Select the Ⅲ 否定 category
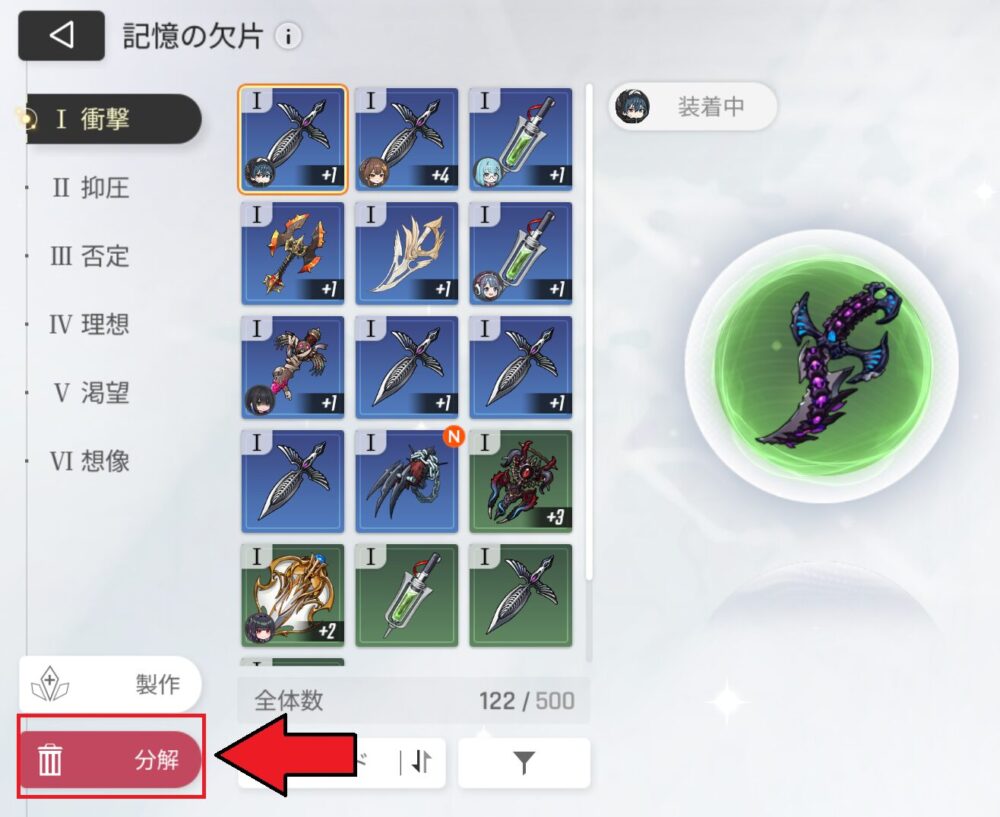 click(90, 256)
